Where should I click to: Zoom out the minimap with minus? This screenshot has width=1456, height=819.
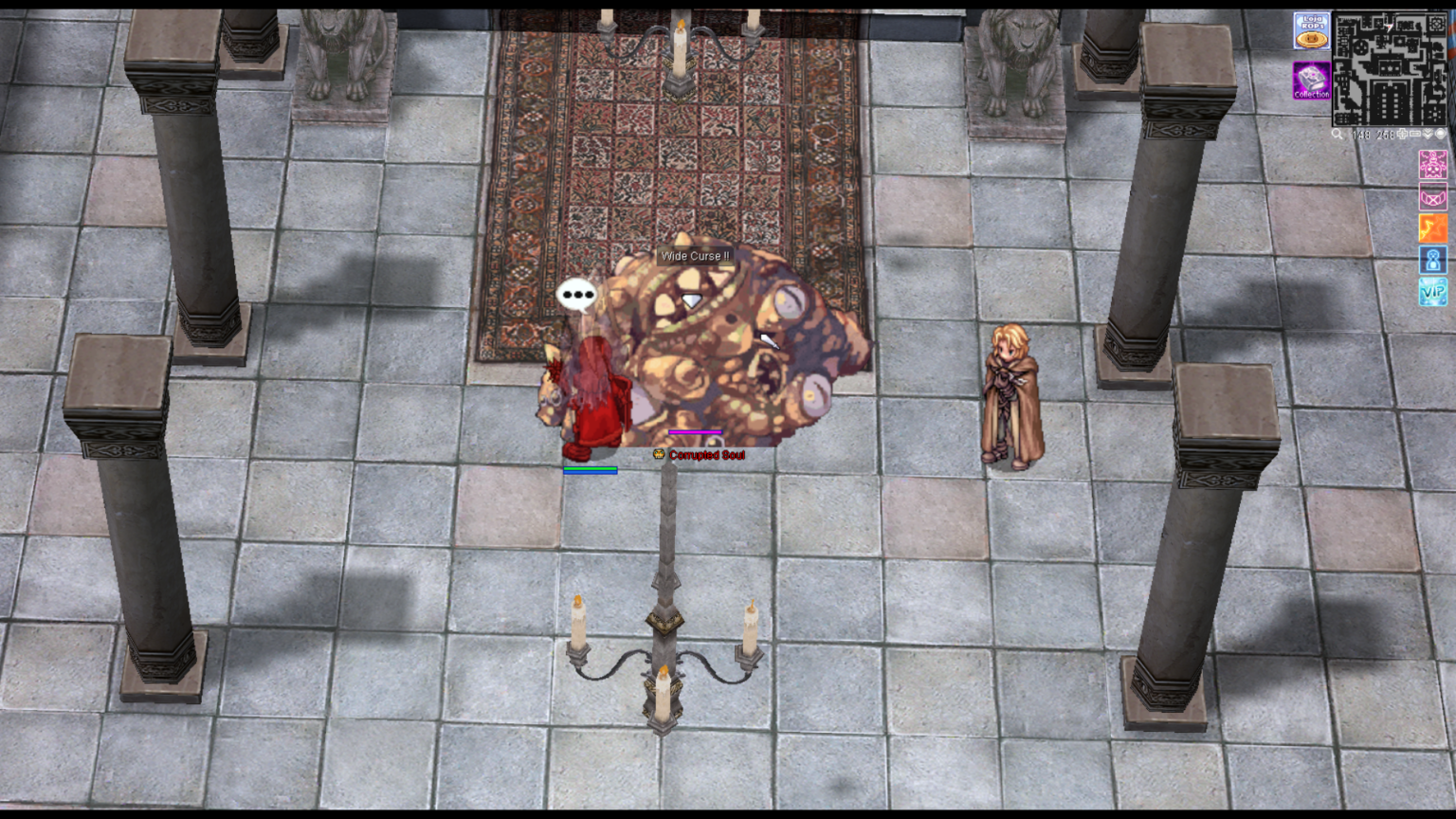point(1415,134)
